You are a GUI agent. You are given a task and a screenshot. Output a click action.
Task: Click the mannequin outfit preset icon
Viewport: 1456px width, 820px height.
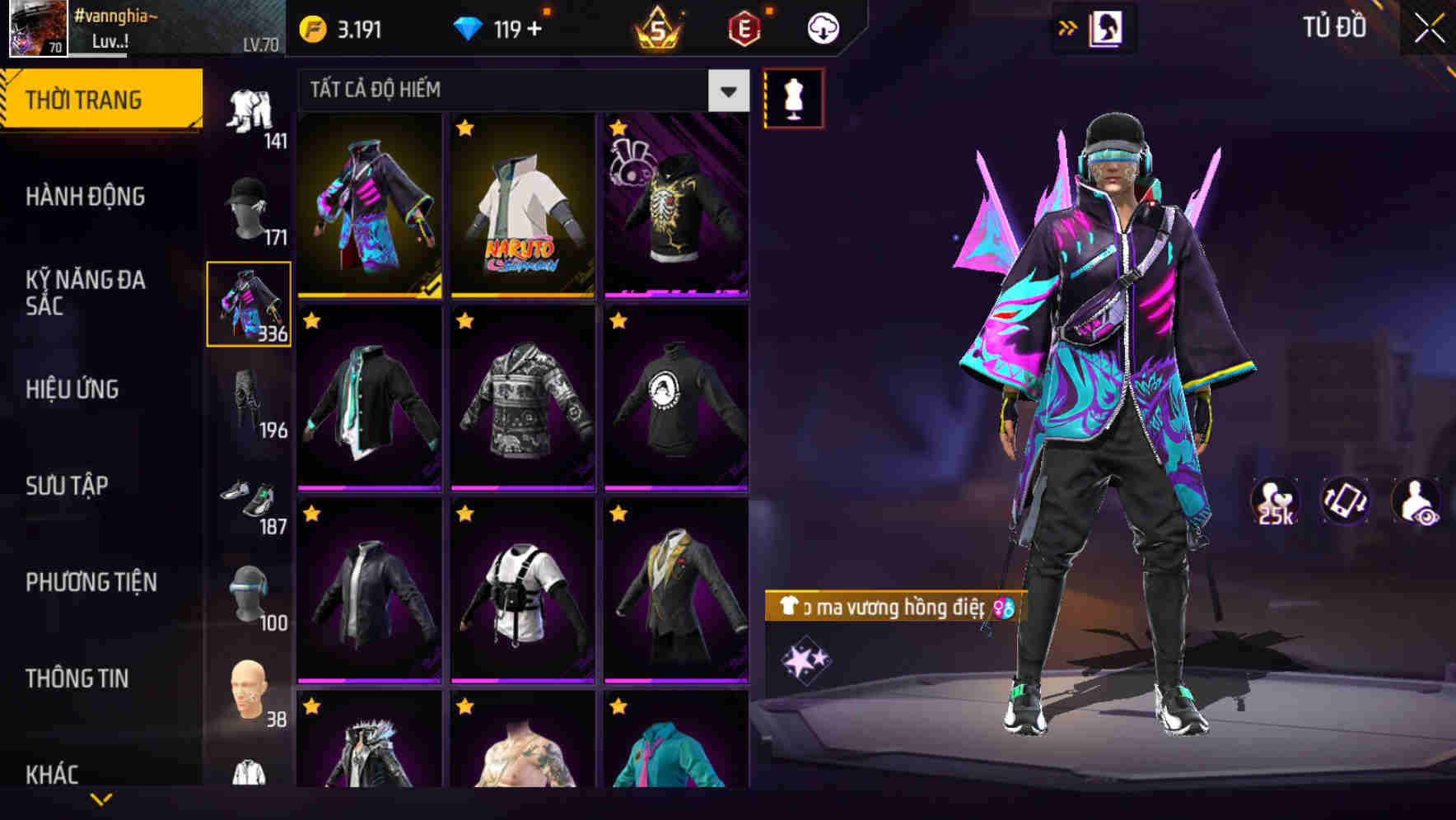pos(792,96)
